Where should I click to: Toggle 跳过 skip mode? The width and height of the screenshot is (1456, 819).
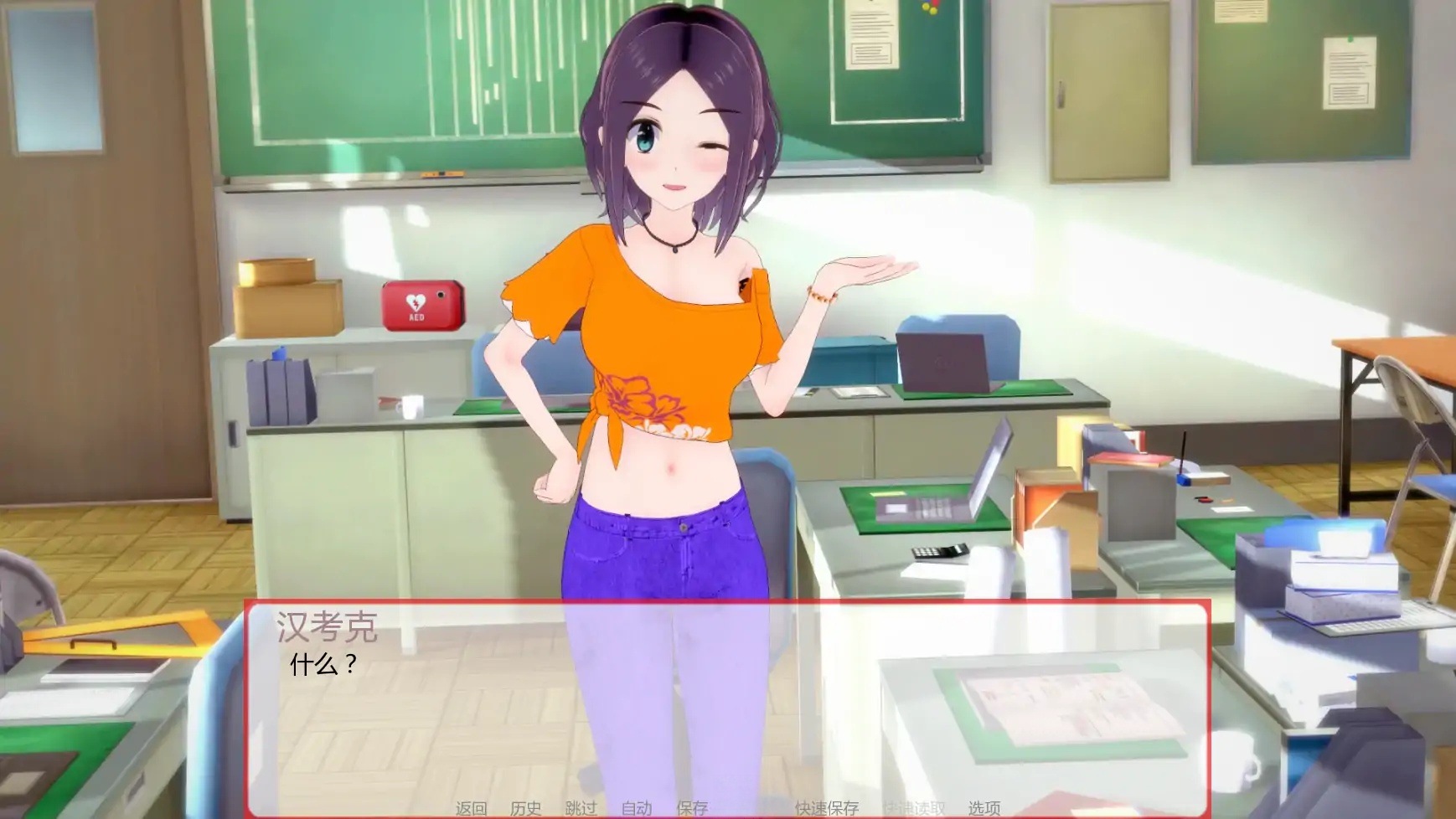point(580,809)
